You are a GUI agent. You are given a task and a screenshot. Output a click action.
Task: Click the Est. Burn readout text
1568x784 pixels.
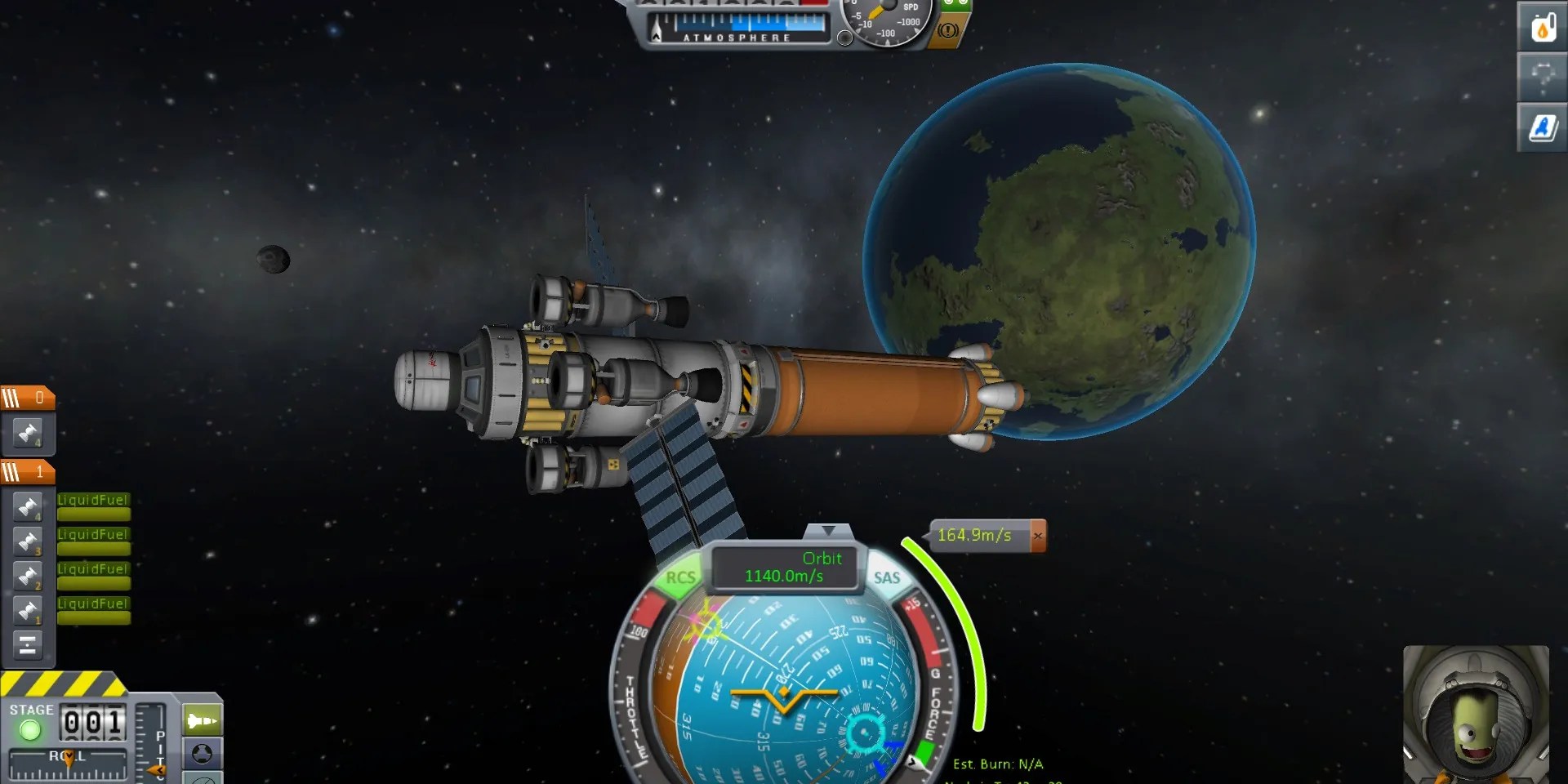(999, 764)
